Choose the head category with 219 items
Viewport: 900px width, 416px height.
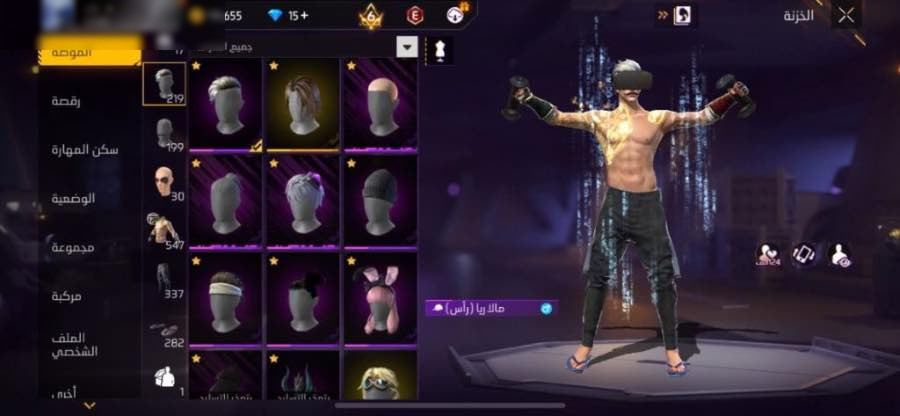coord(164,85)
